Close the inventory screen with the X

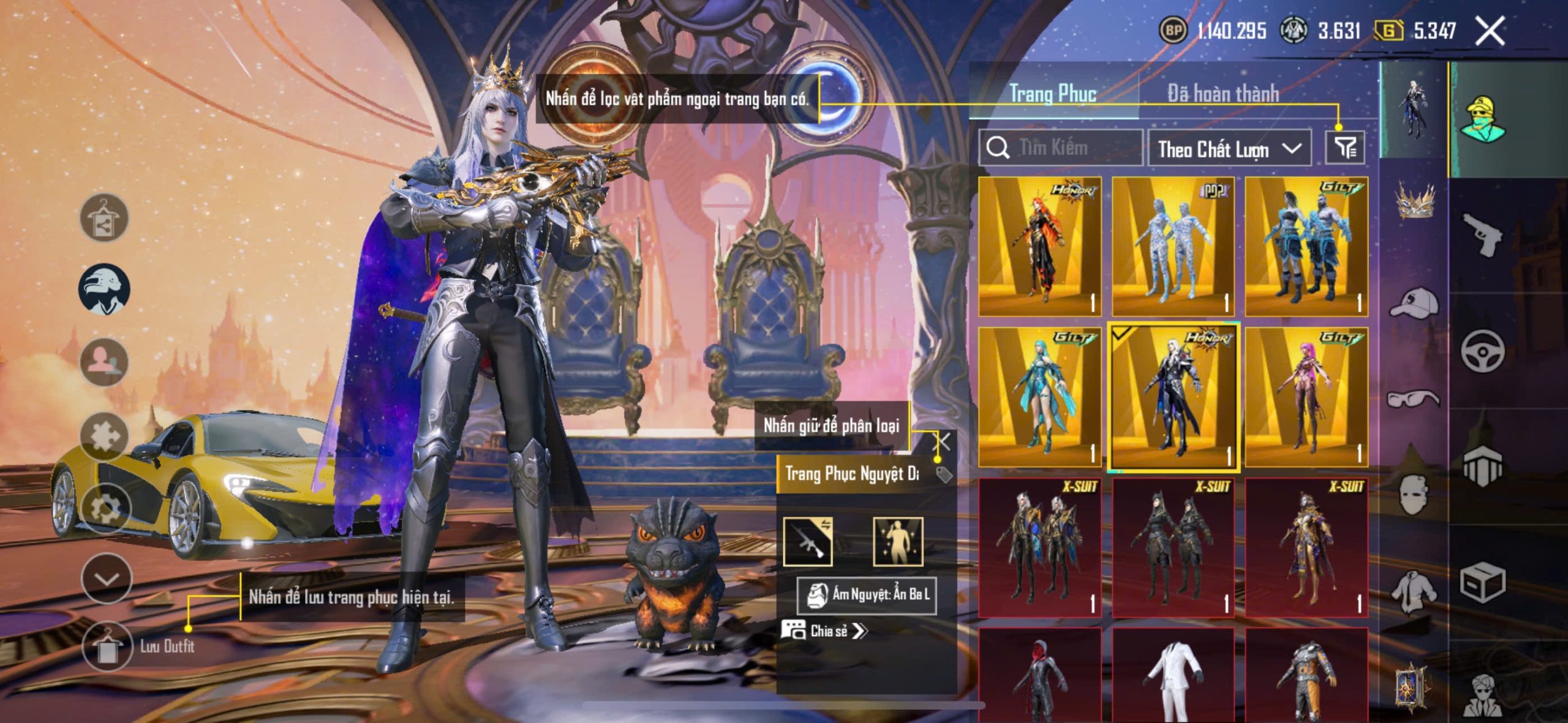point(1490,31)
